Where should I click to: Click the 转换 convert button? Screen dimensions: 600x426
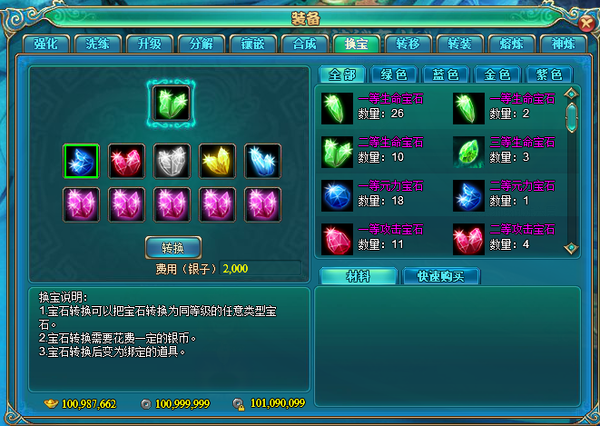tap(174, 246)
